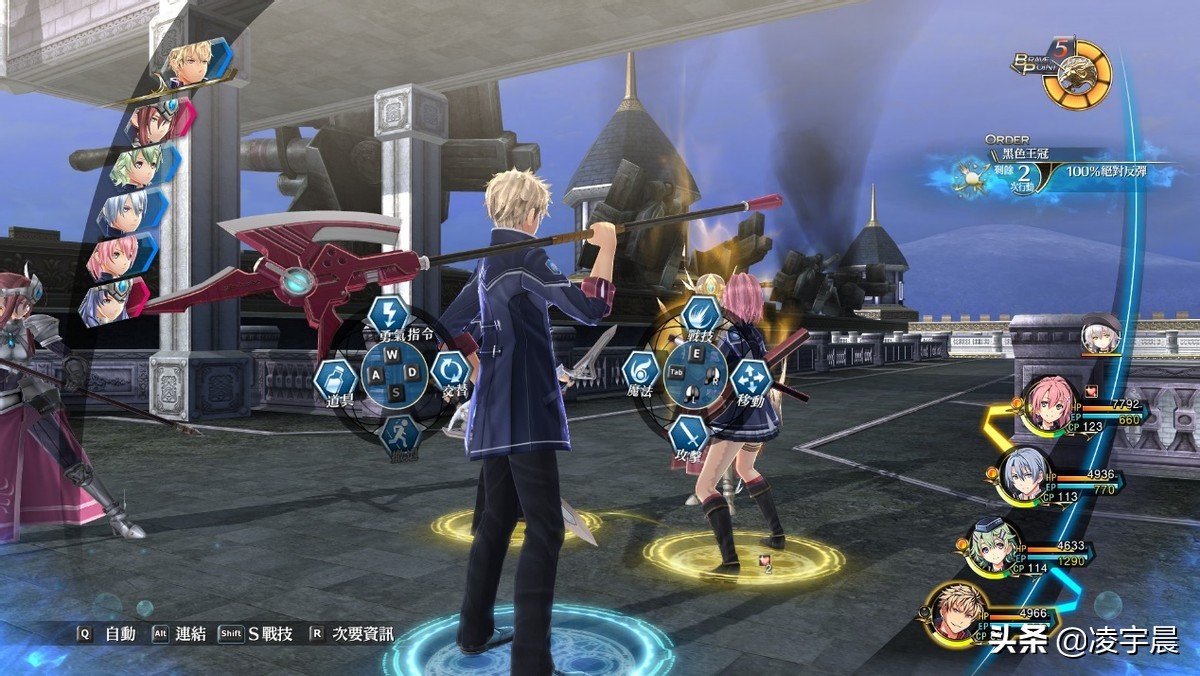Choose the 交替 swap arrows command
The height and width of the screenshot is (676, 1200).
point(450,371)
